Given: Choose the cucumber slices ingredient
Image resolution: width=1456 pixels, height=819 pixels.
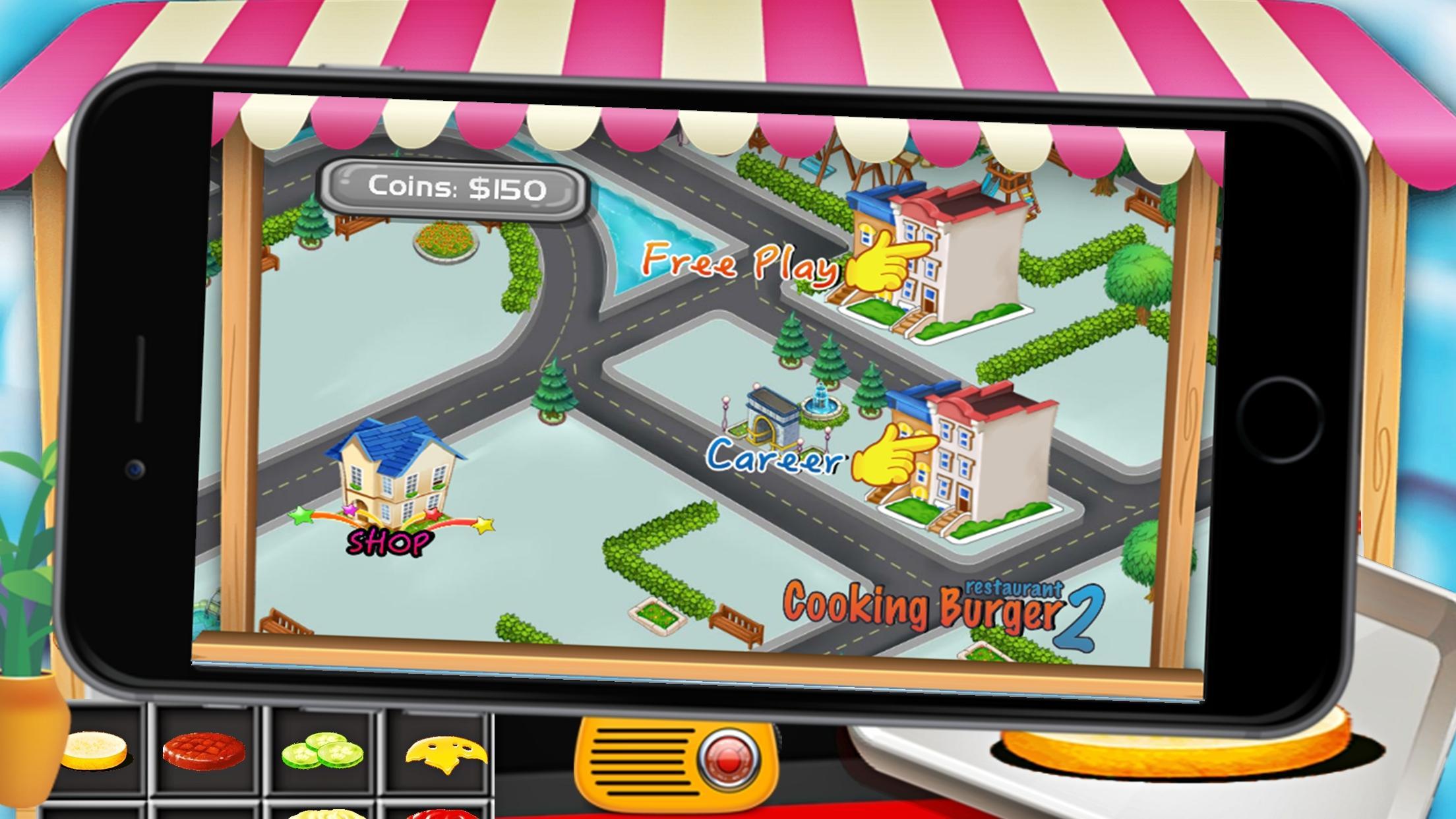Looking at the screenshot, I should (x=323, y=748).
